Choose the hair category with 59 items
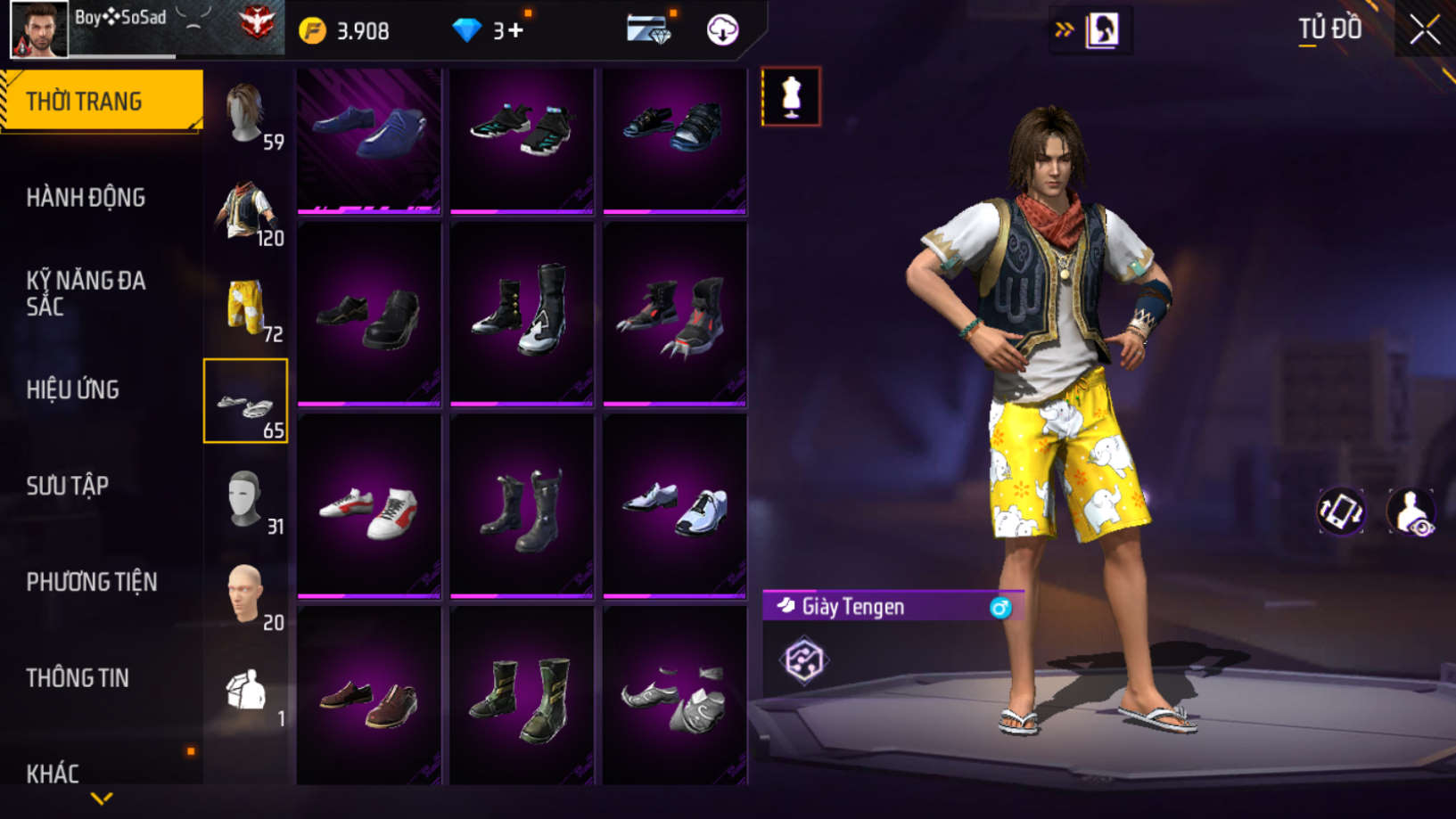The image size is (1456, 819). [x=245, y=114]
